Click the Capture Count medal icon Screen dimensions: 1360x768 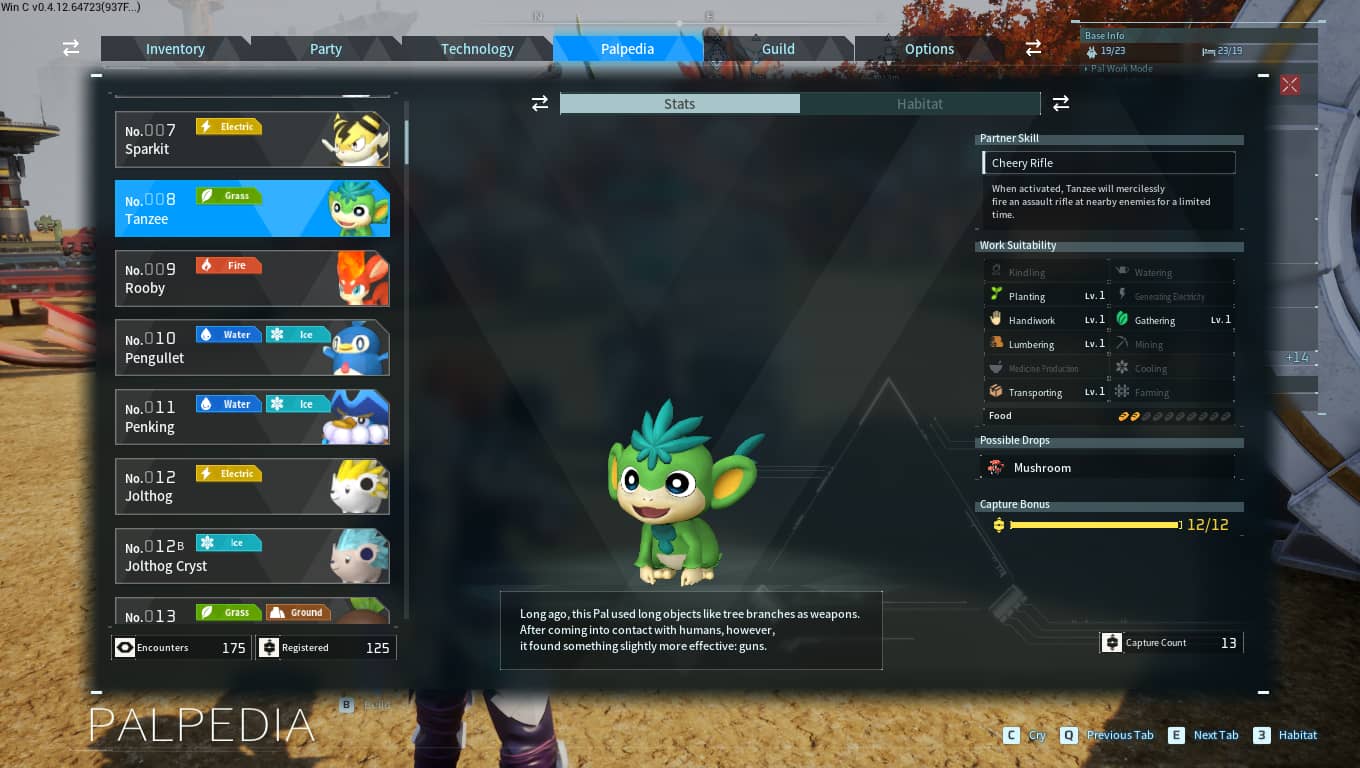pyautogui.click(x=1112, y=642)
